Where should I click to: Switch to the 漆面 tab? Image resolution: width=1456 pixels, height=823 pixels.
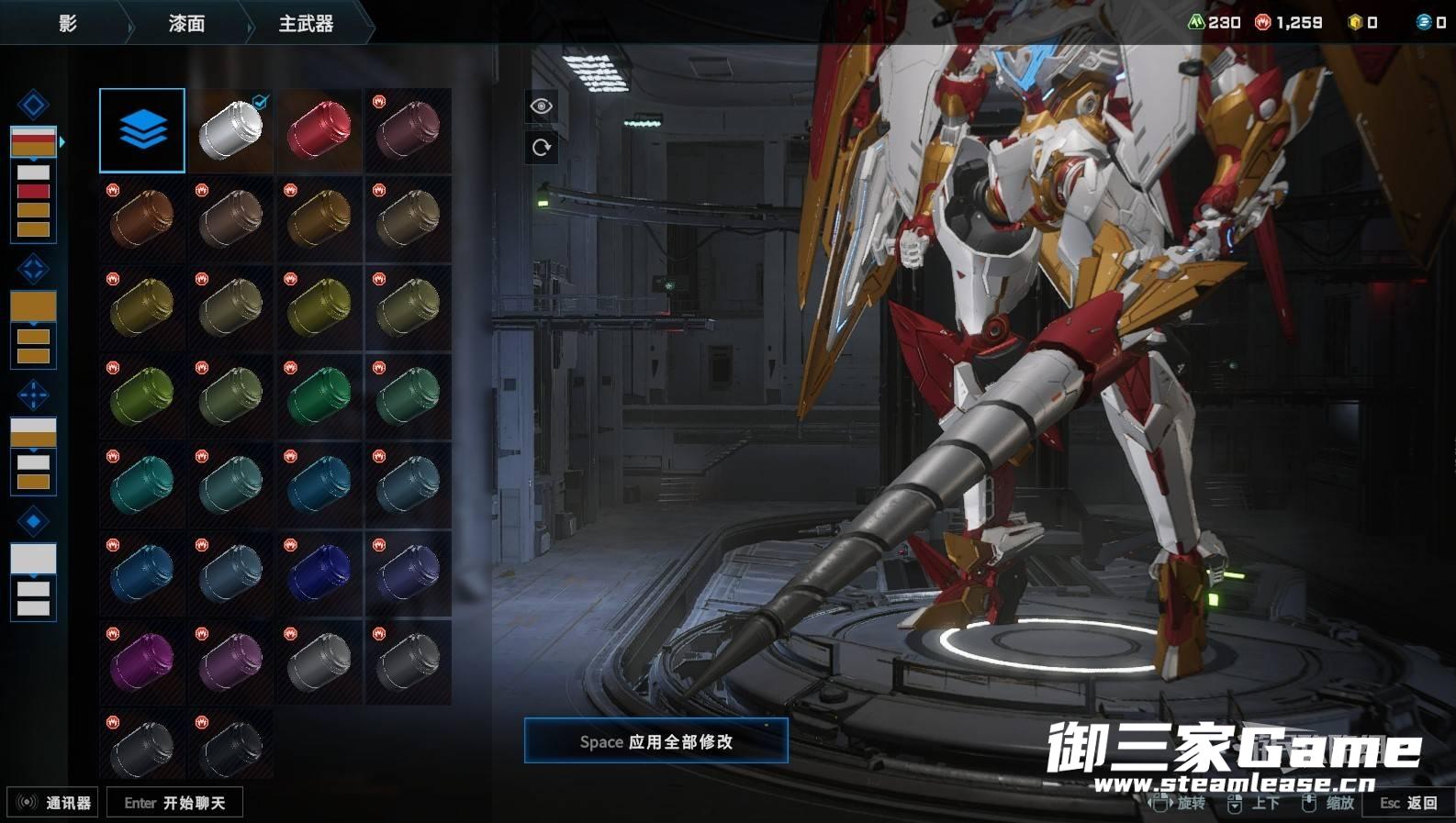click(186, 24)
